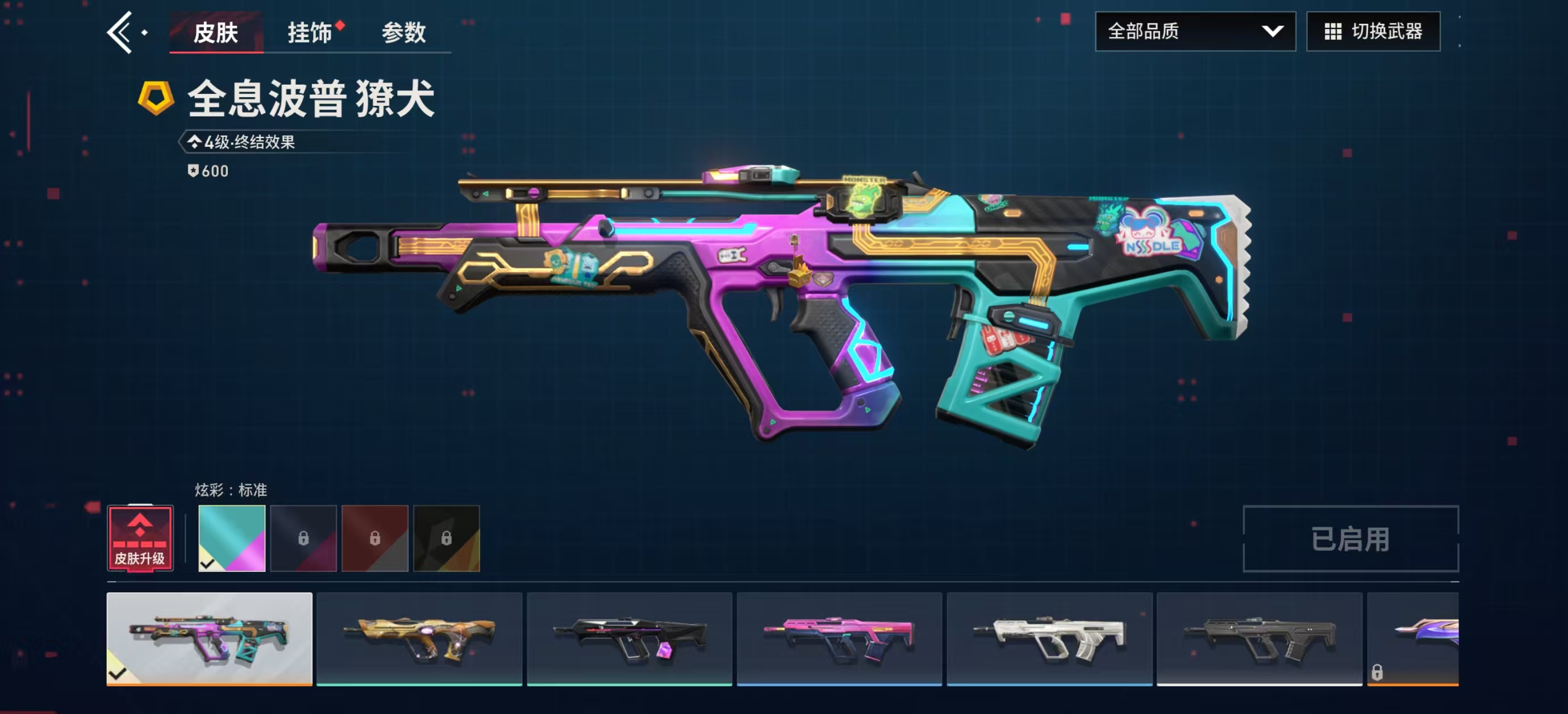Choose the locked dark navy chroma
Viewport: 1568px width, 714px height.
303,538
